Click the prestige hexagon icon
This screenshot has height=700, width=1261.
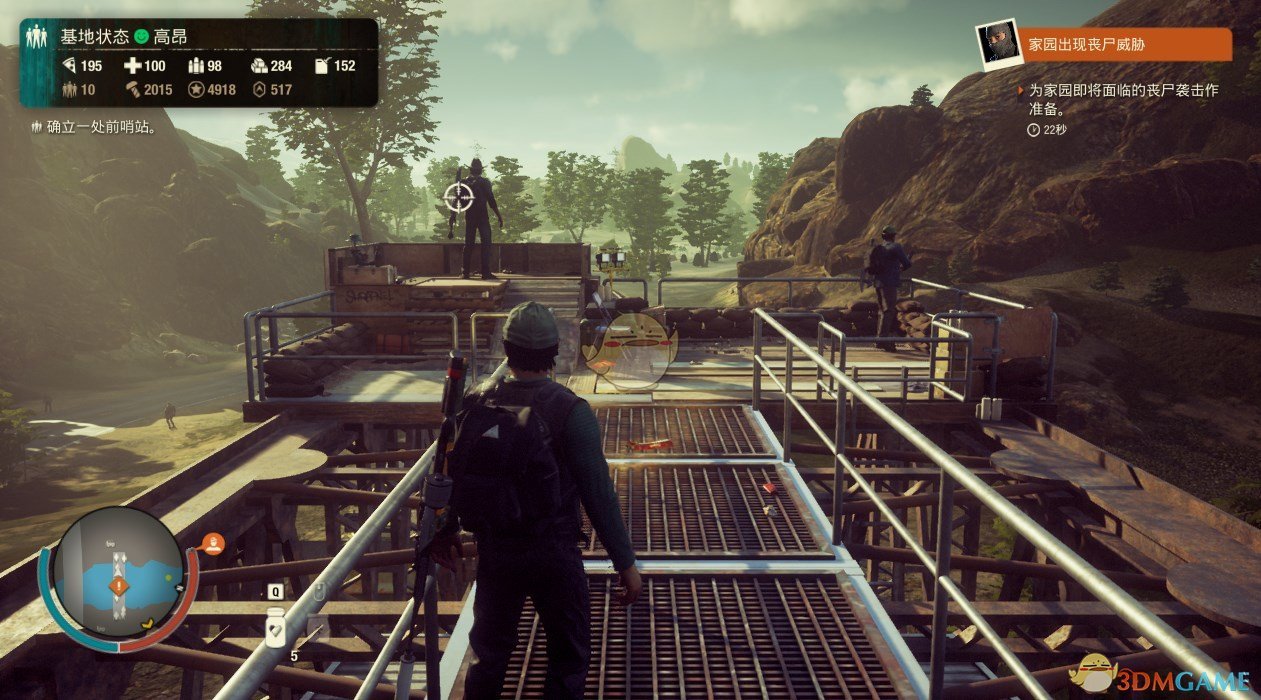pyautogui.click(x=259, y=90)
